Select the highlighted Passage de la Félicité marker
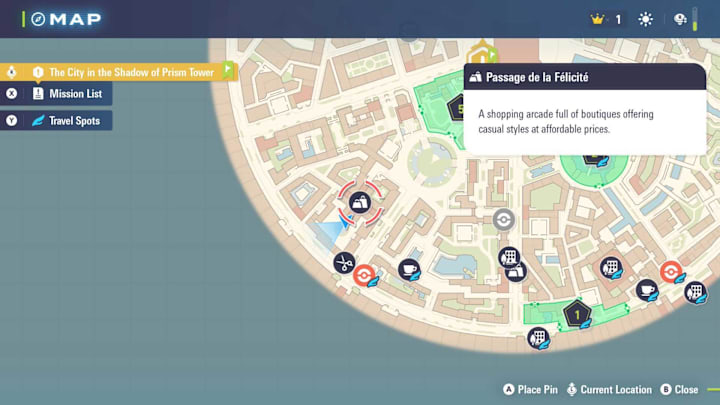The width and height of the screenshot is (720, 405). coord(359,202)
